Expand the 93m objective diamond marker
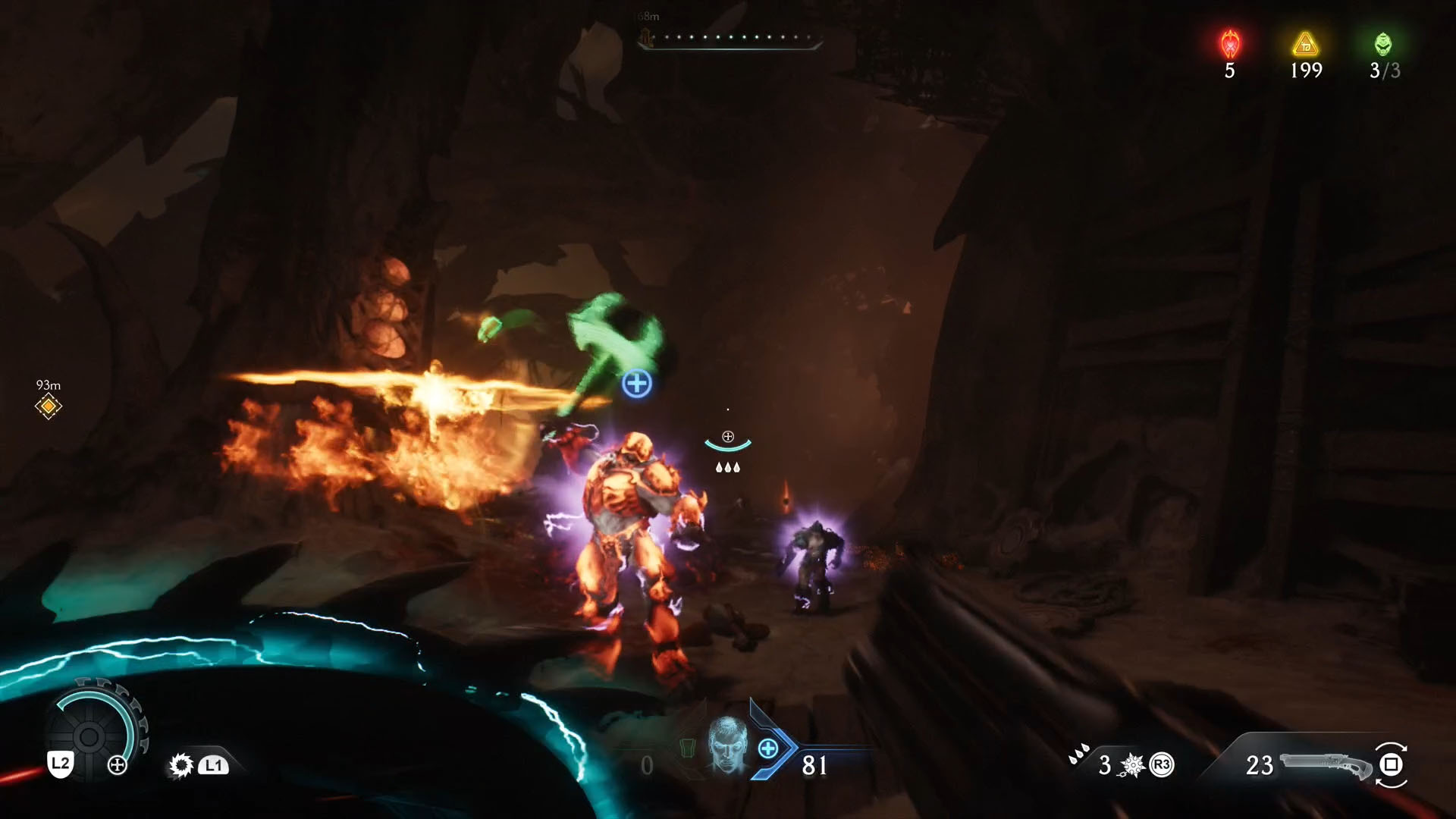The height and width of the screenshot is (819, 1456). click(48, 406)
